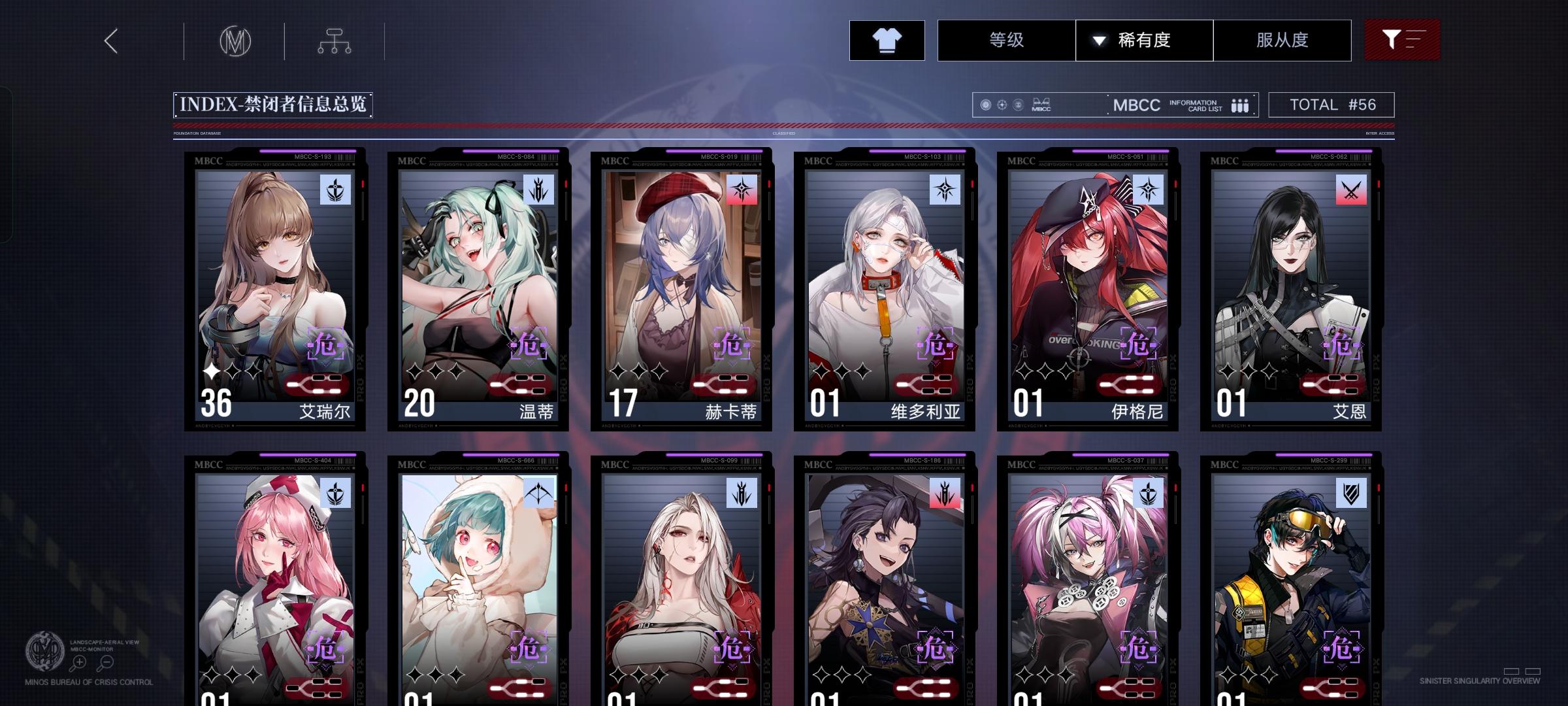This screenshot has height=706, width=1568.
Task: Switch sorting to the 等级 tab
Action: [1007, 40]
